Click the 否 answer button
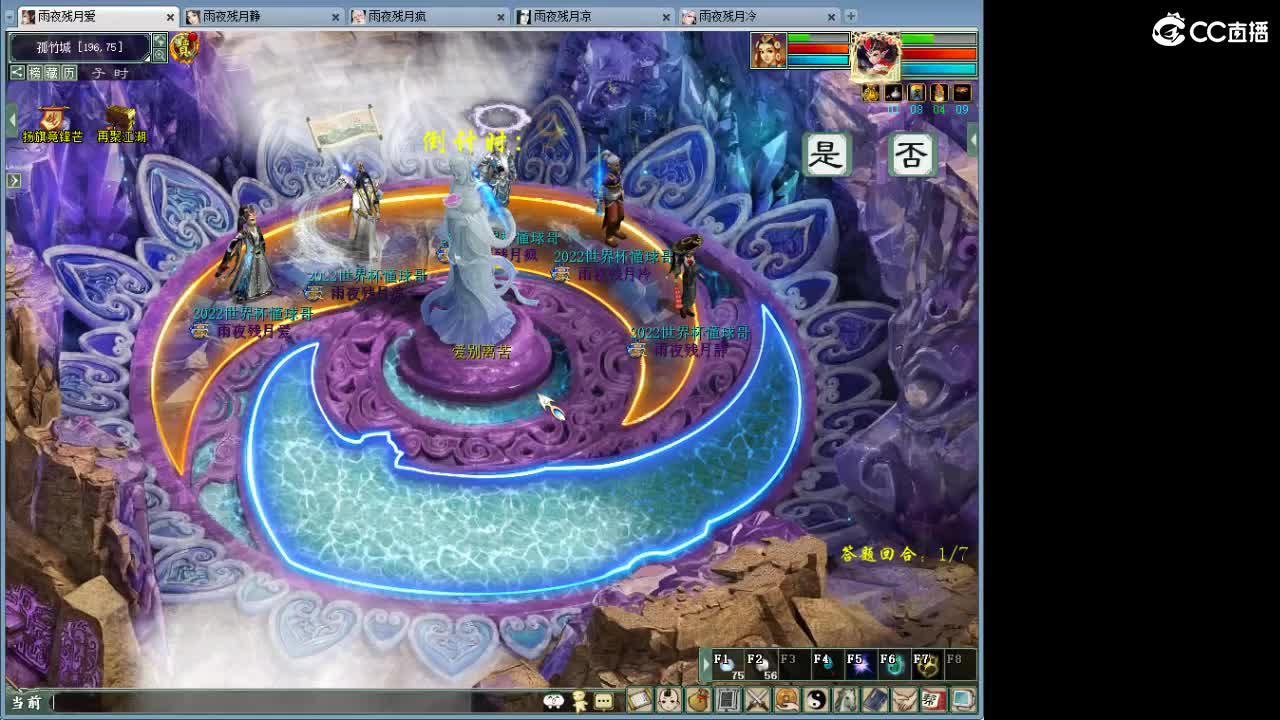The width and height of the screenshot is (1280, 720). [x=912, y=155]
